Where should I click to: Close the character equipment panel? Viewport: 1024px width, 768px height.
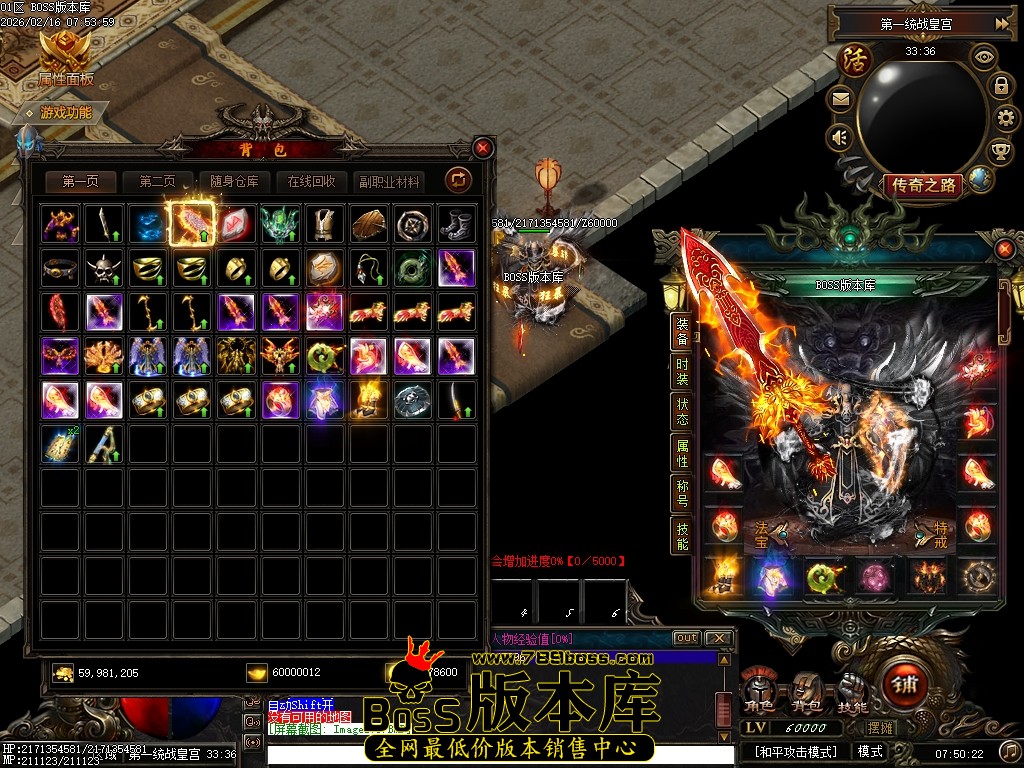[1004, 247]
